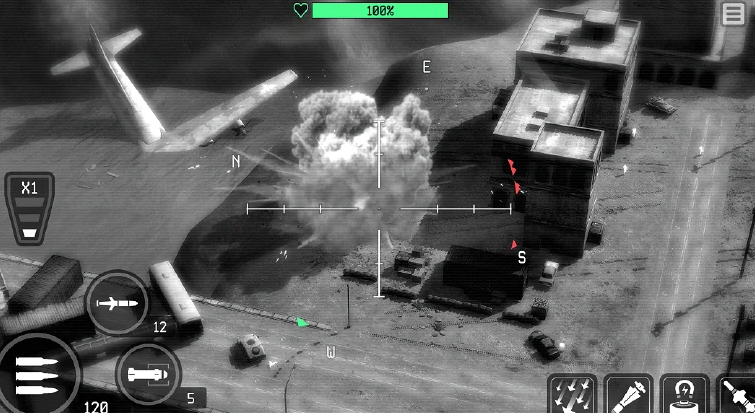755x413 pixels.
Task: Activate the partly visible corner ability icon
Action: pos(738,395)
